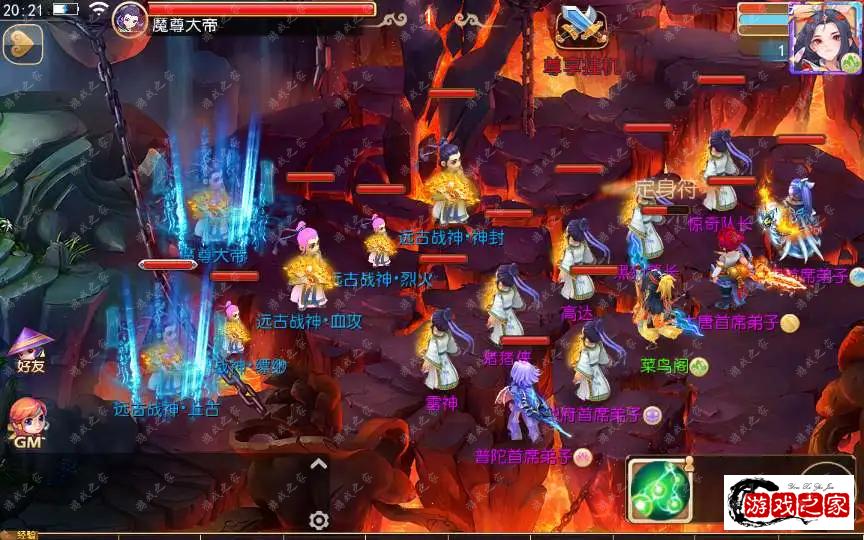Click the golden heart button
This screenshot has height=540, width=864.
[21, 43]
